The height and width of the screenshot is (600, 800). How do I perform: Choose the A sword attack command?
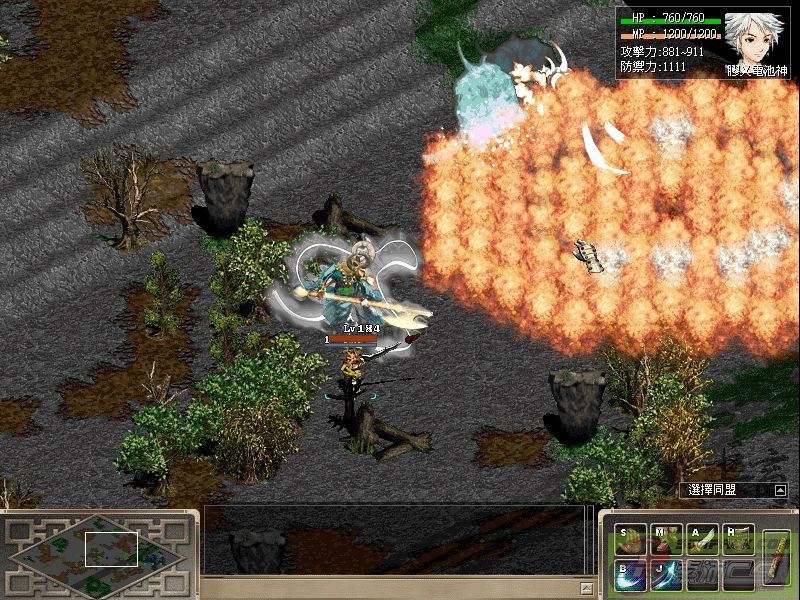(702, 540)
